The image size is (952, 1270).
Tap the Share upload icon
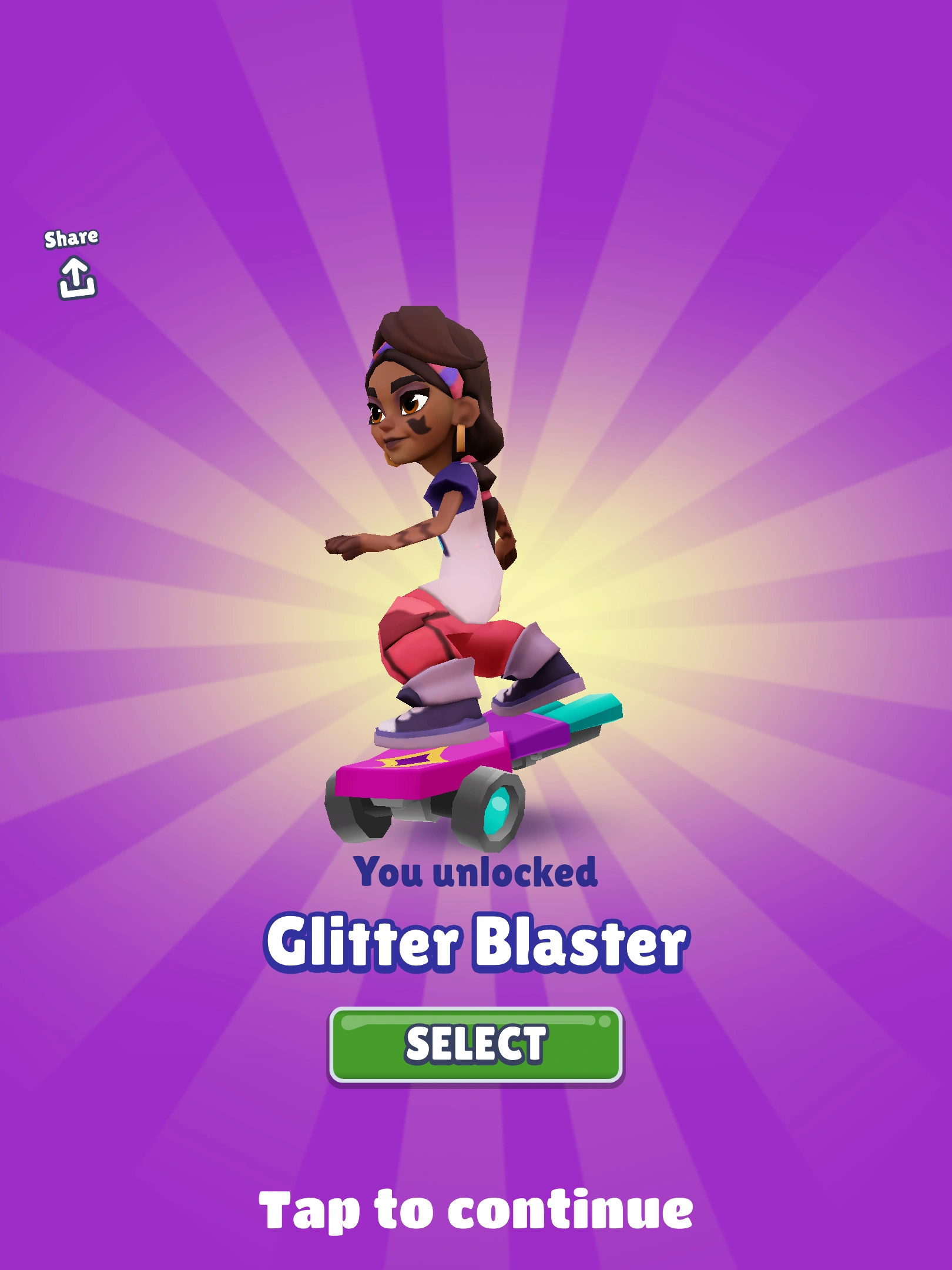tap(75, 278)
